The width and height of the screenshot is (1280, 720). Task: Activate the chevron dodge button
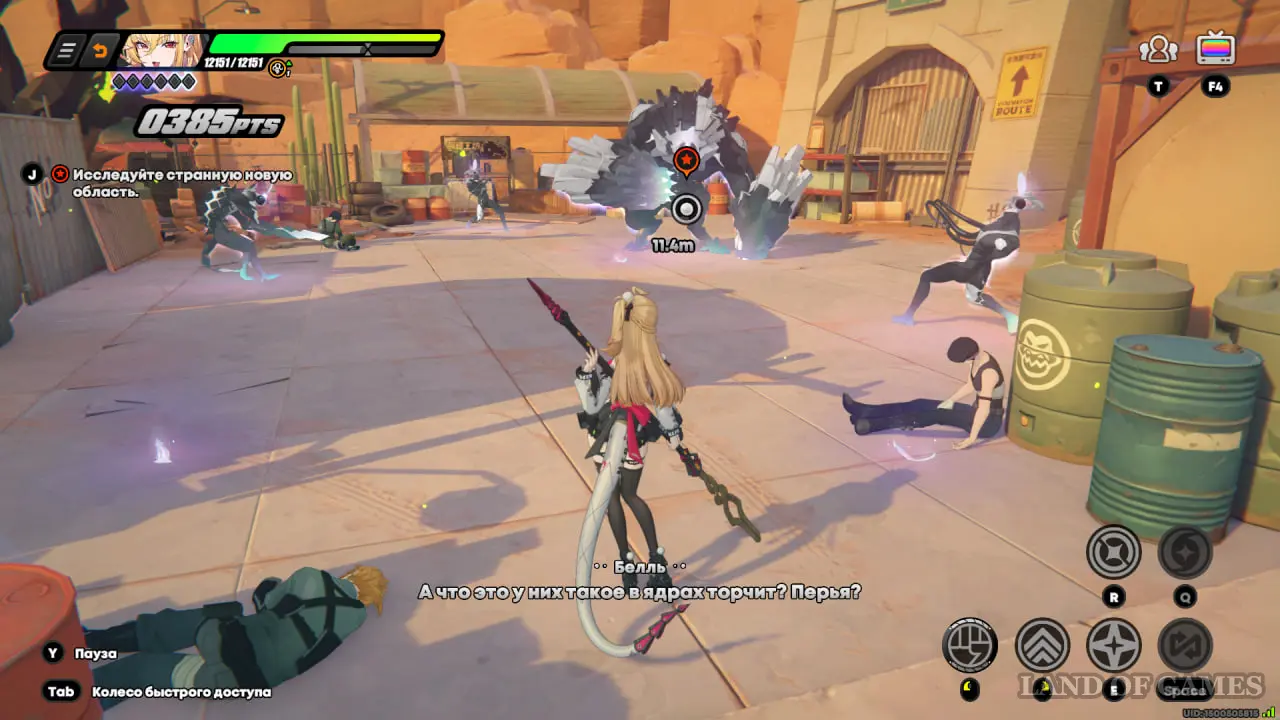1042,645
